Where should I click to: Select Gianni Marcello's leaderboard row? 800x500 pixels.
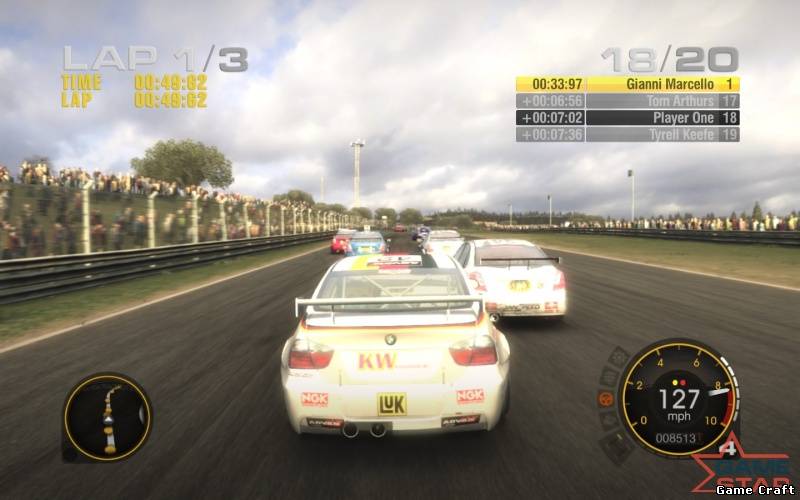pyautogui.click(x=627, y=85)
